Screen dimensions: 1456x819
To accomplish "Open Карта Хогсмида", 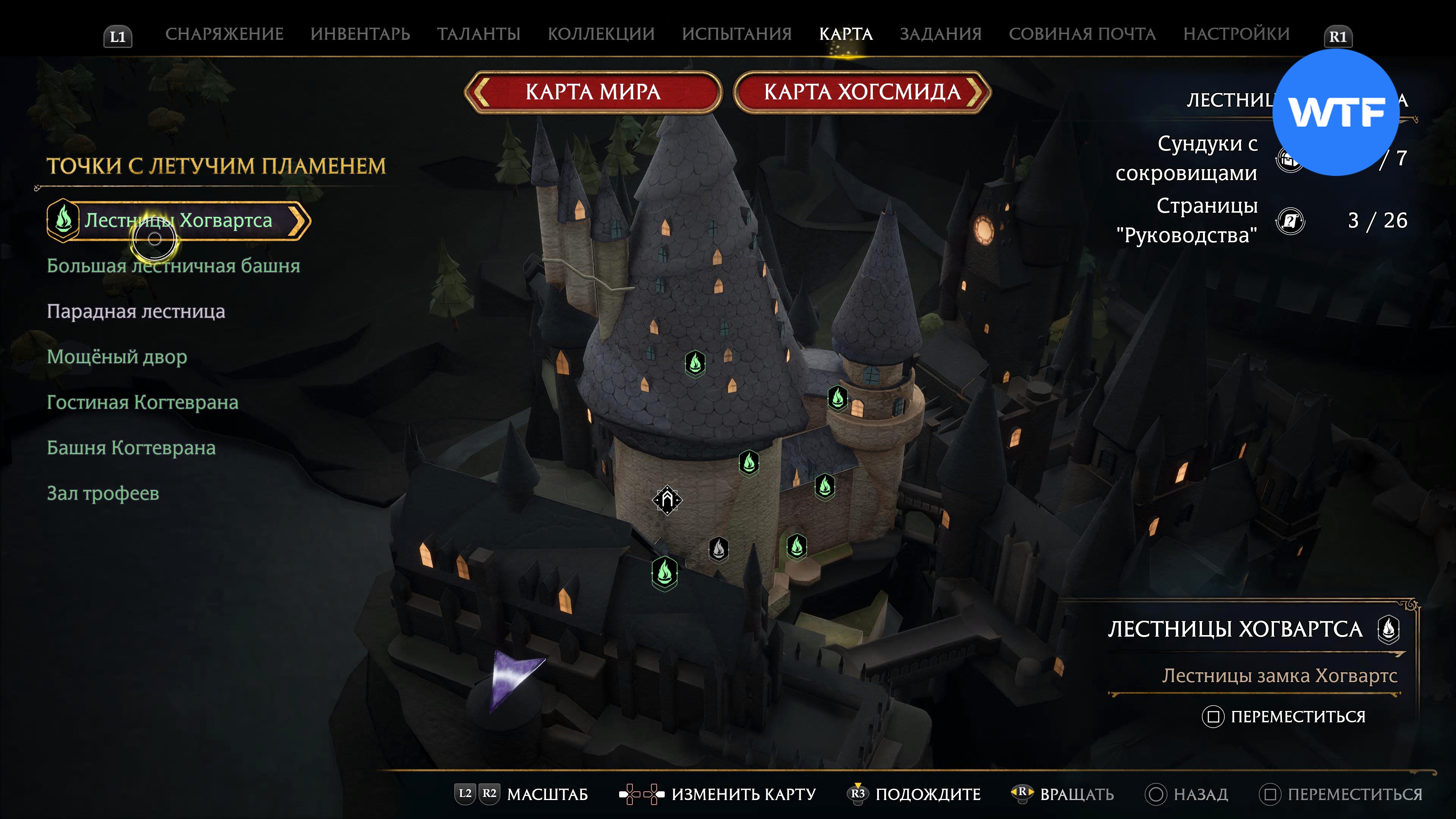I will [x=862, y=91].
